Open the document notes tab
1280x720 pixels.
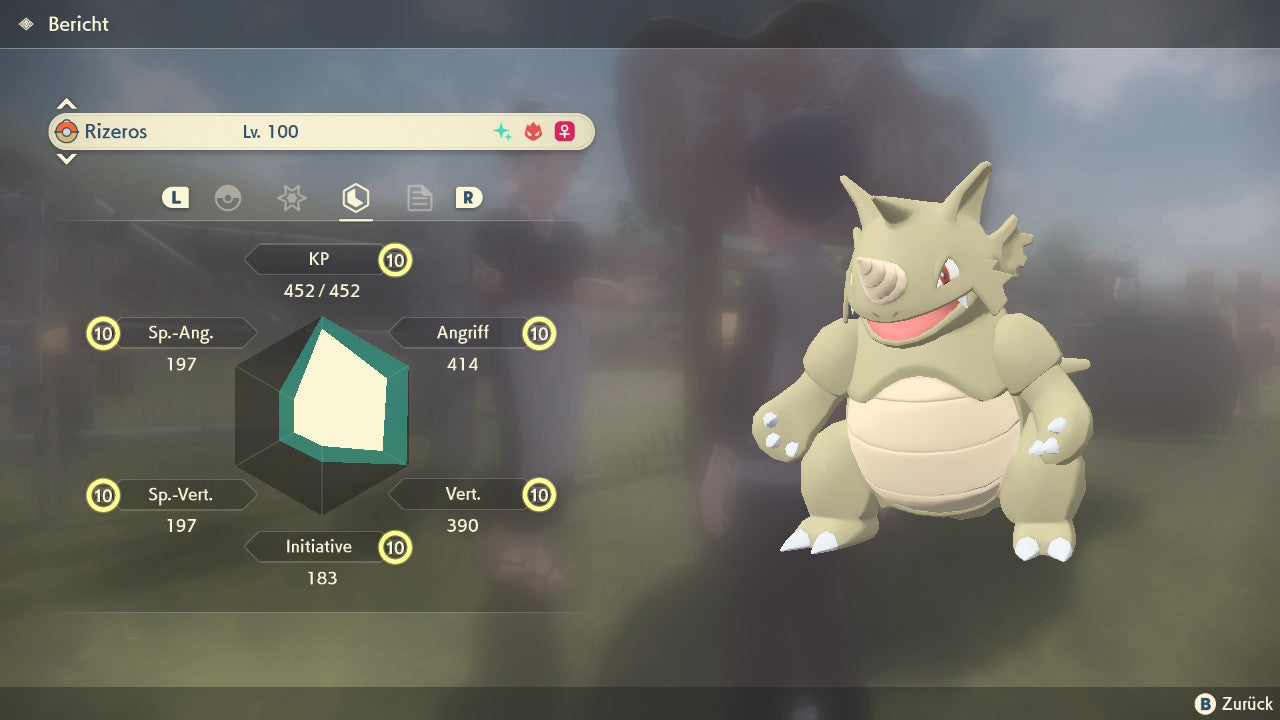pos(419,198)
